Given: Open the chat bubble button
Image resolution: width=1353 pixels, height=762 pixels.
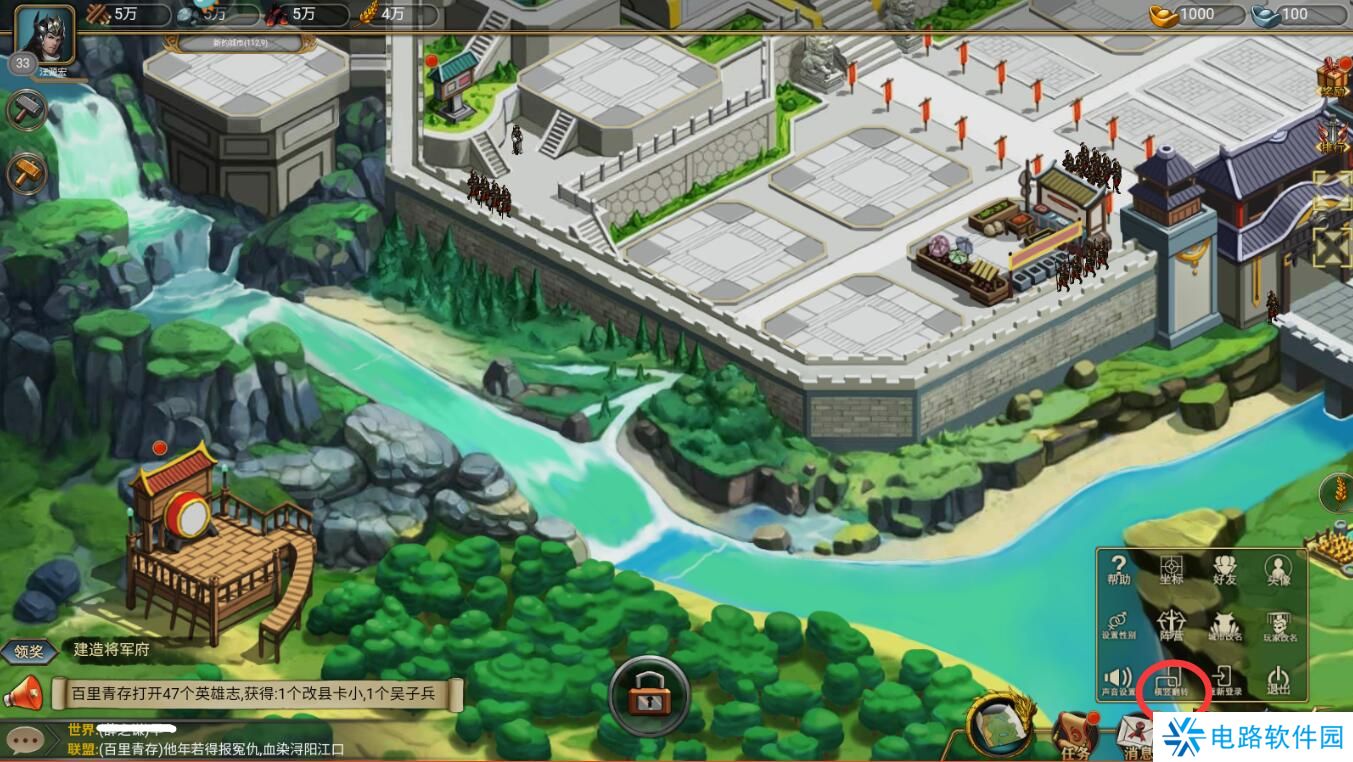Looking at the screenshot, I should coord(24,740).
